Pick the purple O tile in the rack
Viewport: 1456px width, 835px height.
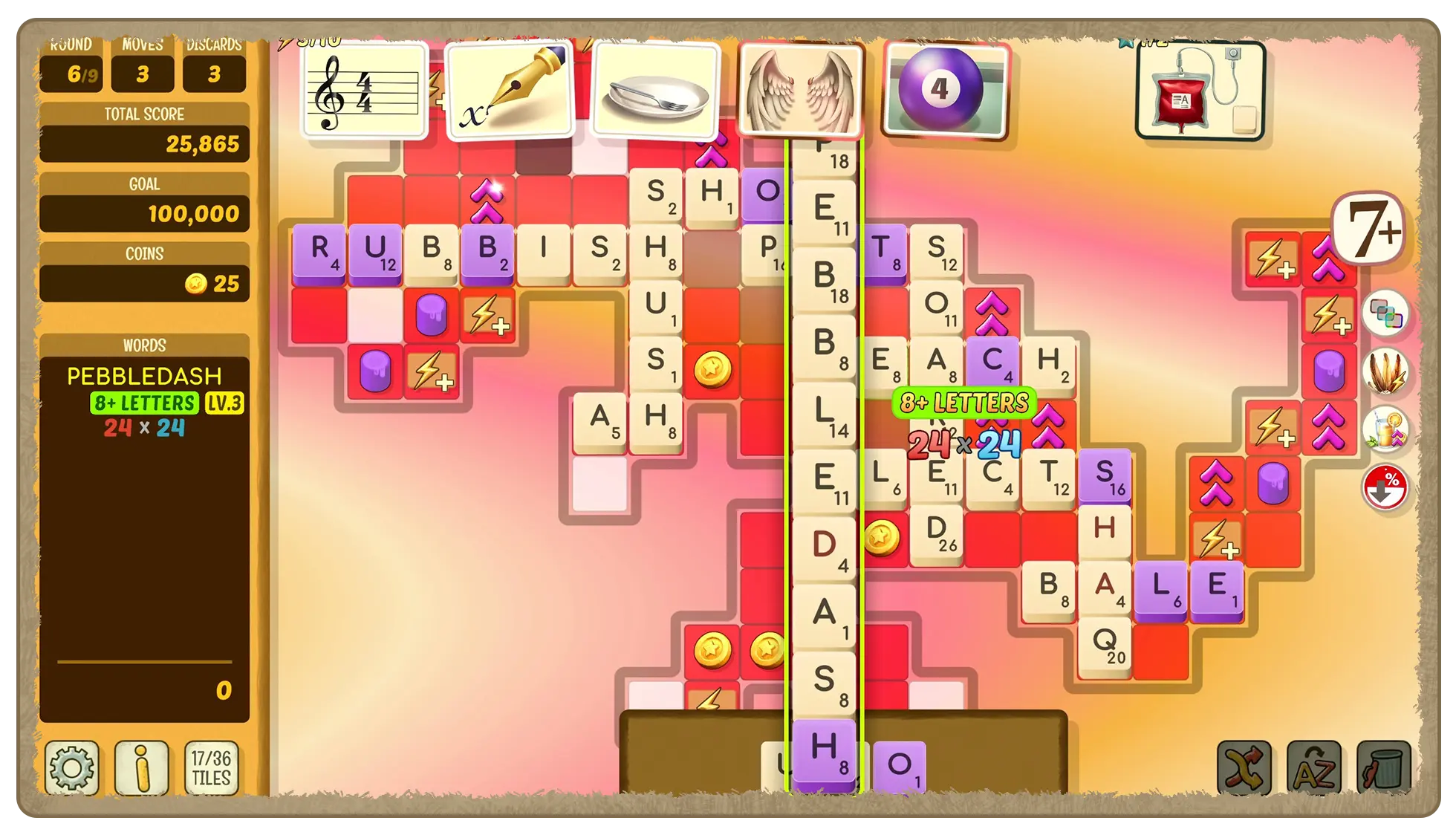pyautogui.click(x=899, y=766)
